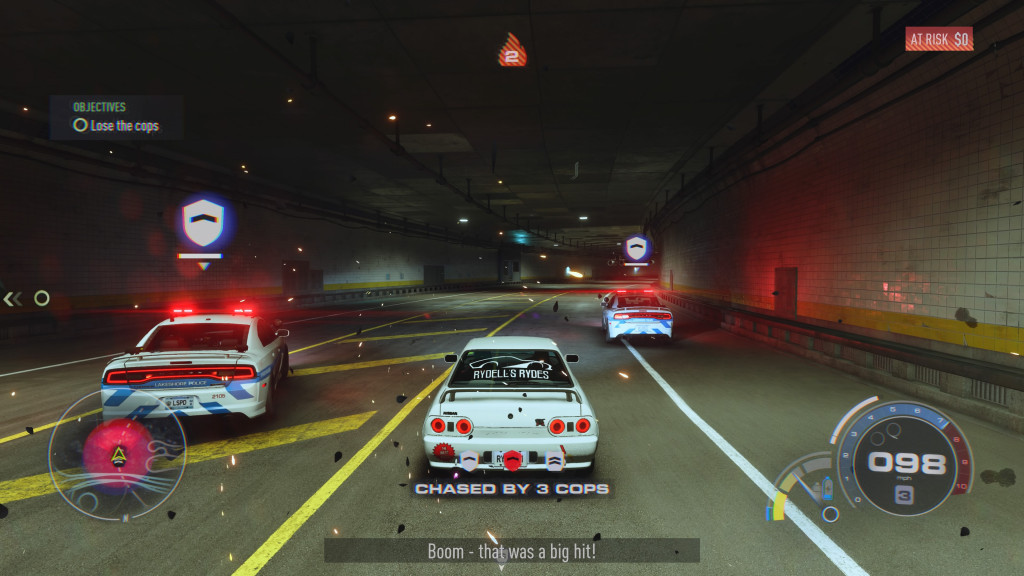Click the heat level flame icon
This screenshot has width=1024, height=576.
[x=512, y=50]
